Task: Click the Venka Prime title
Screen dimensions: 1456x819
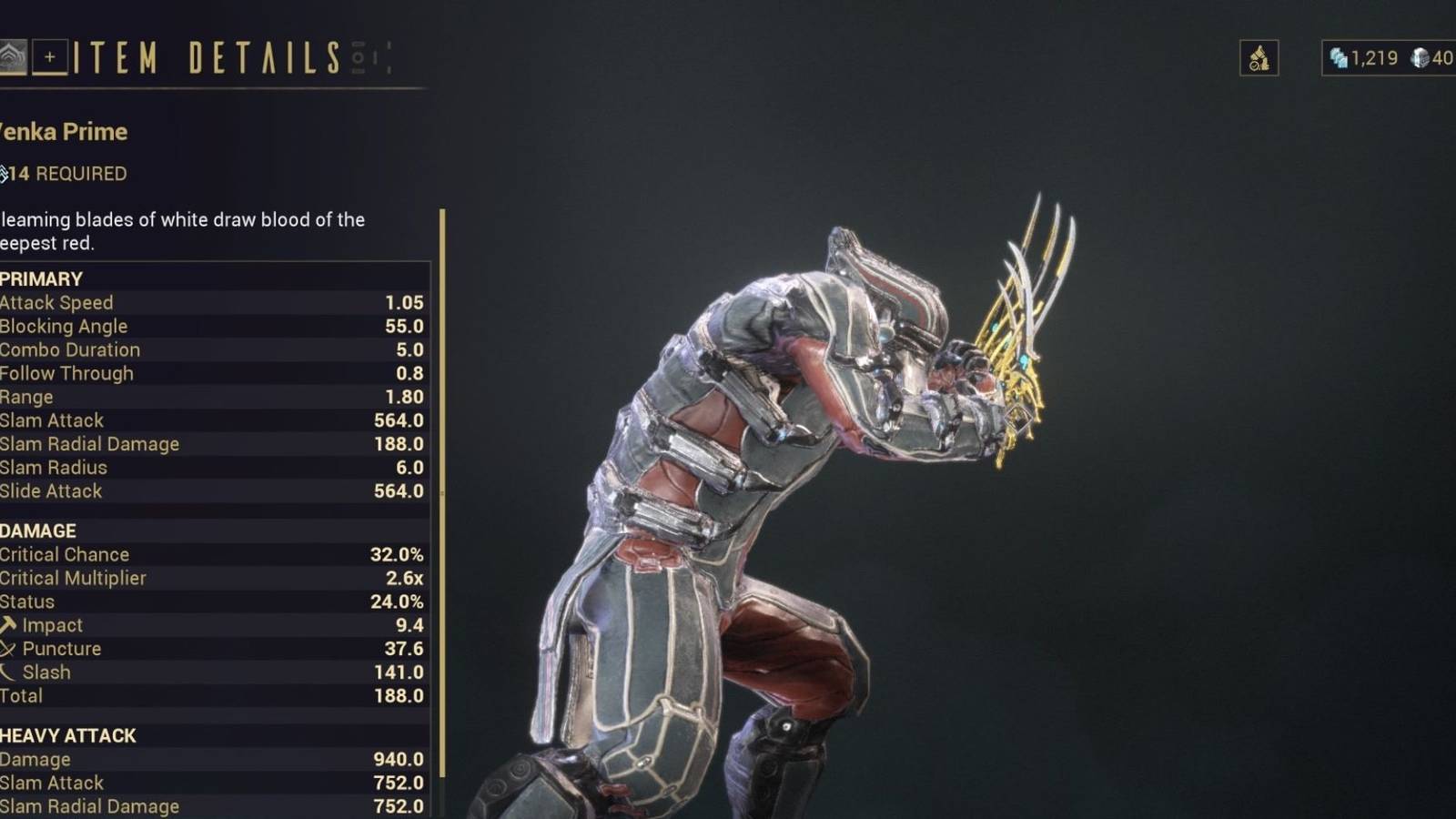Action: click(x=64, y=131)
